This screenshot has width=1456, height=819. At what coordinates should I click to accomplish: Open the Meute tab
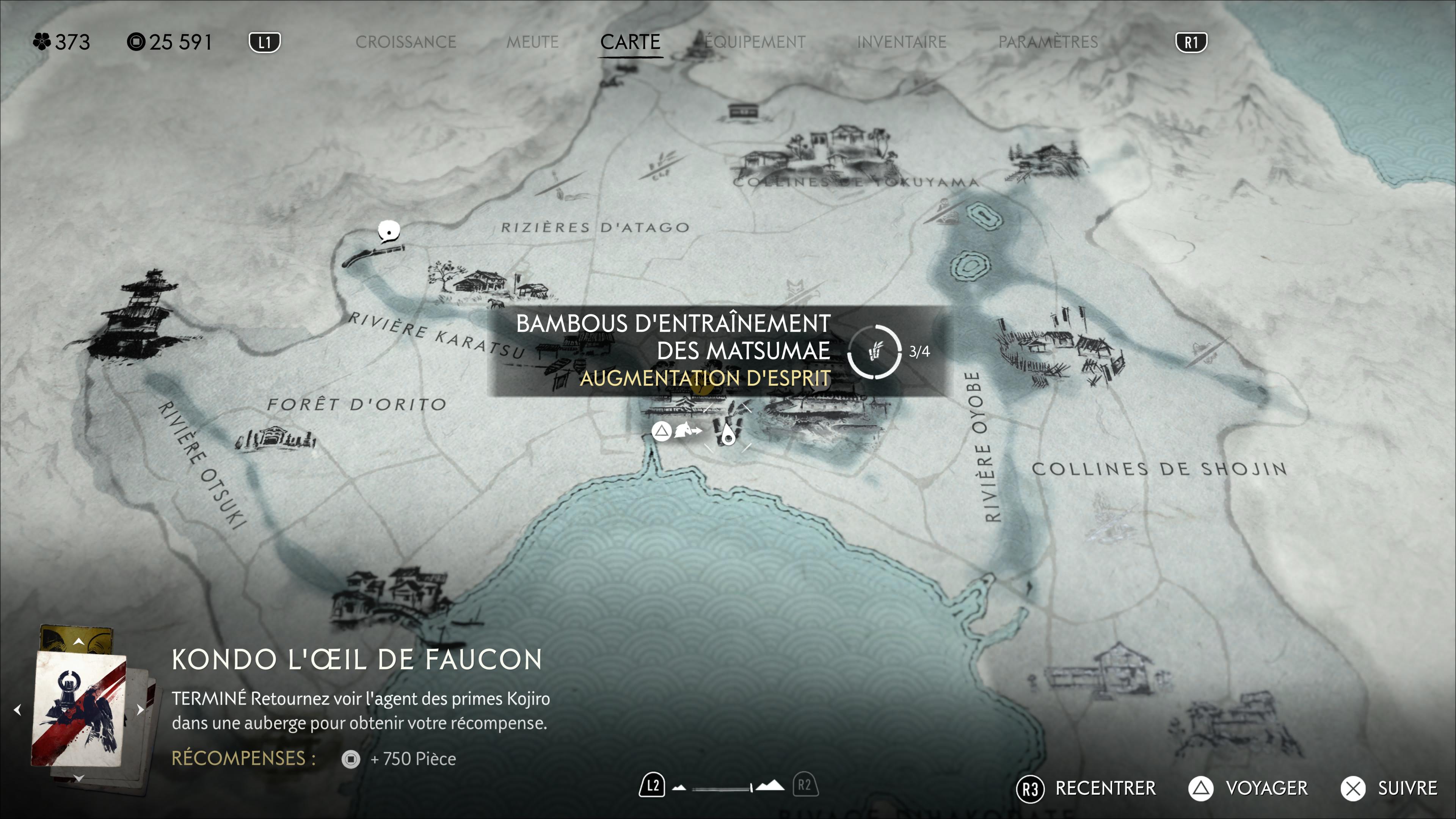(x=532, y=42)
